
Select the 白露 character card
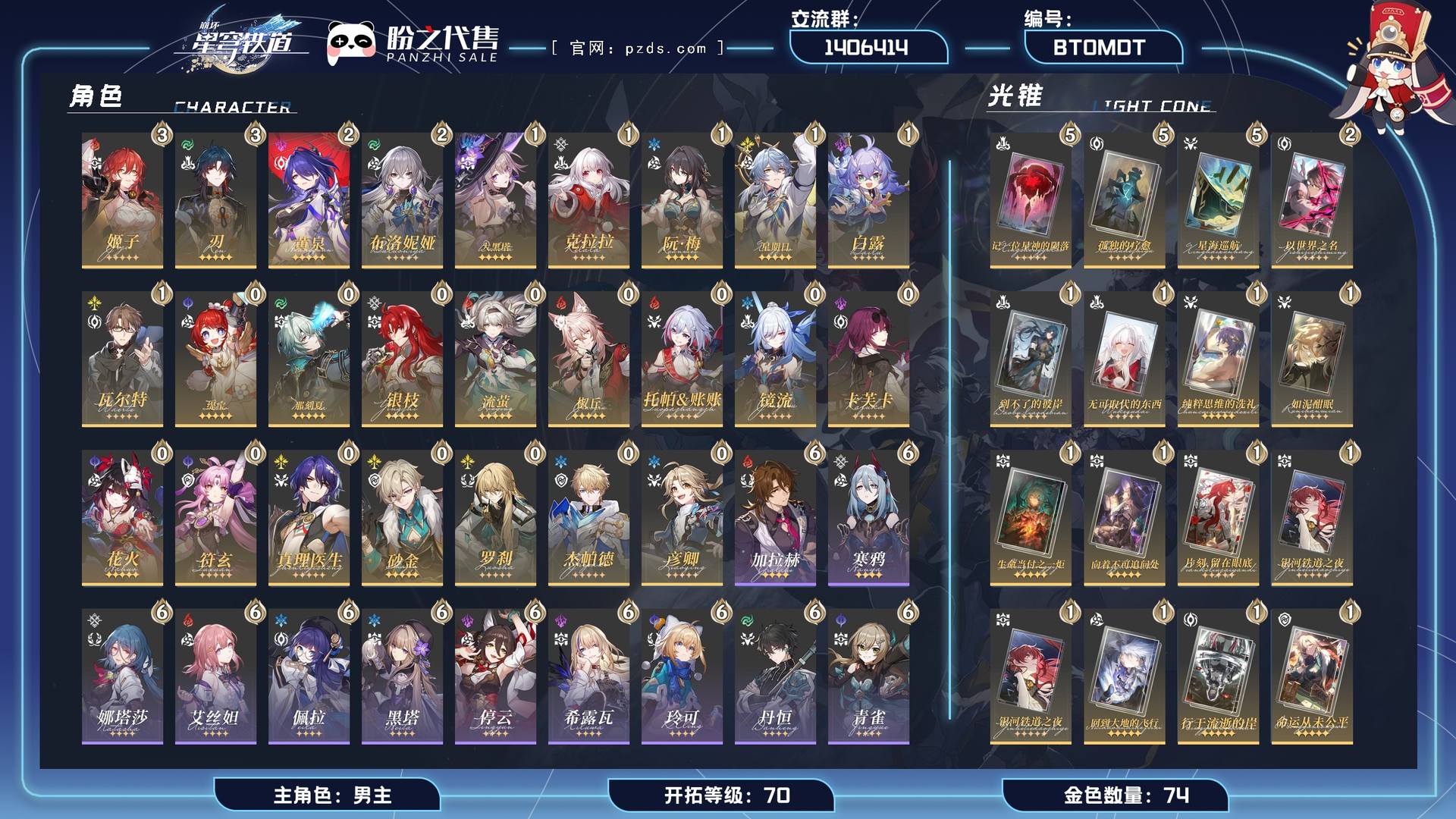pos(868,201)
